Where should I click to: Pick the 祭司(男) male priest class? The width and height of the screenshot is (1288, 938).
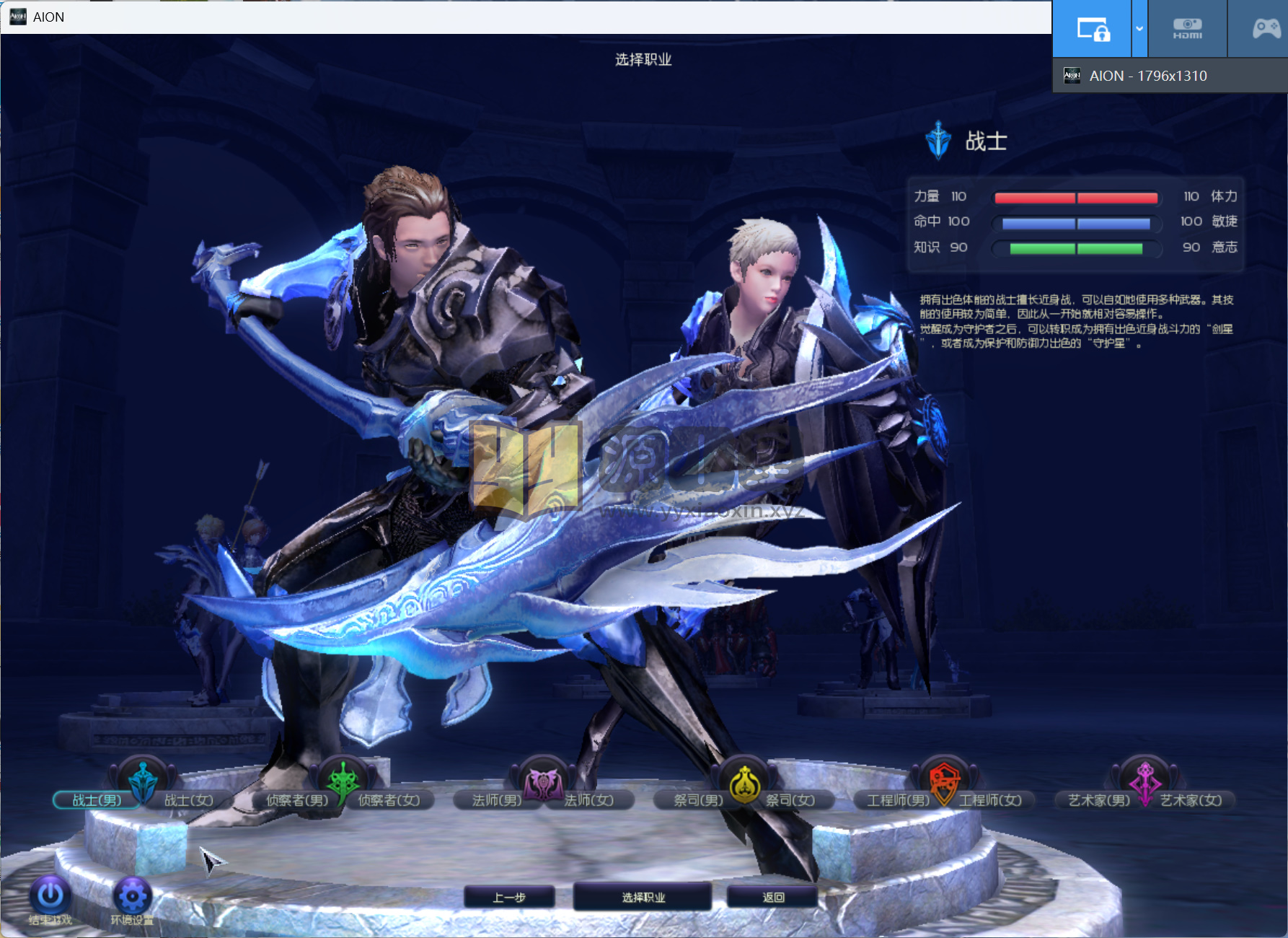click(x=697, y=800)
